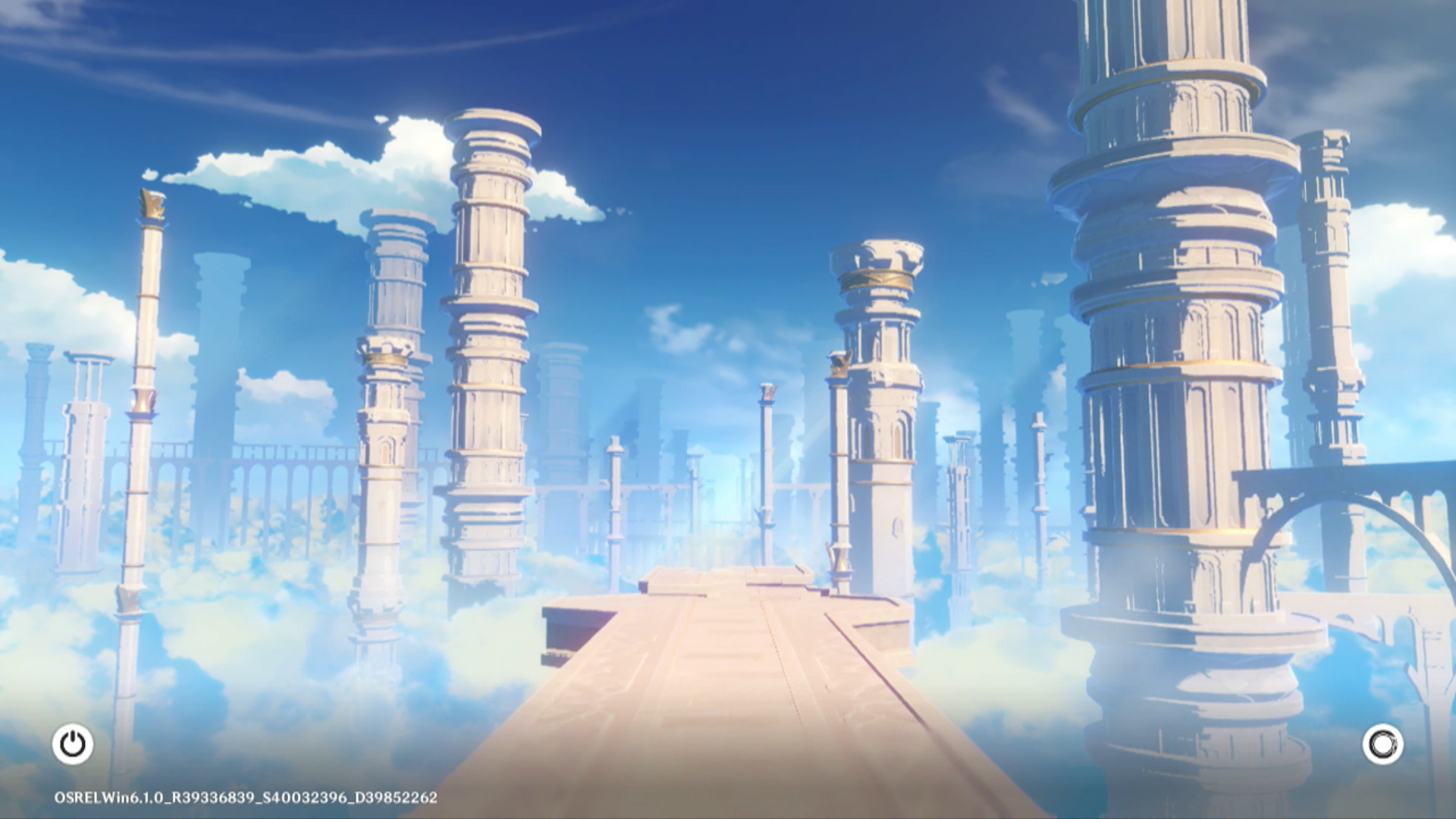
Task: Open the circular ring icon button
Action: (x=1382, y=744)
